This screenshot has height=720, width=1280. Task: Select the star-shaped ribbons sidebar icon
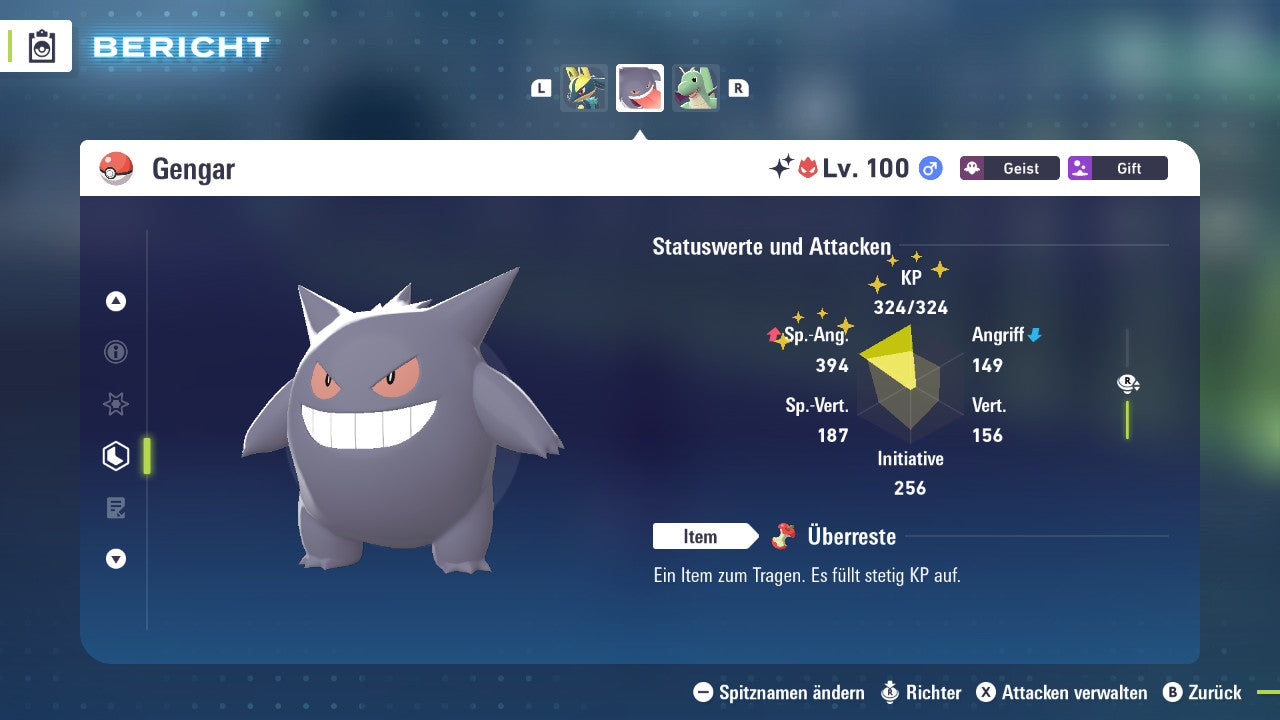[115, 404]
